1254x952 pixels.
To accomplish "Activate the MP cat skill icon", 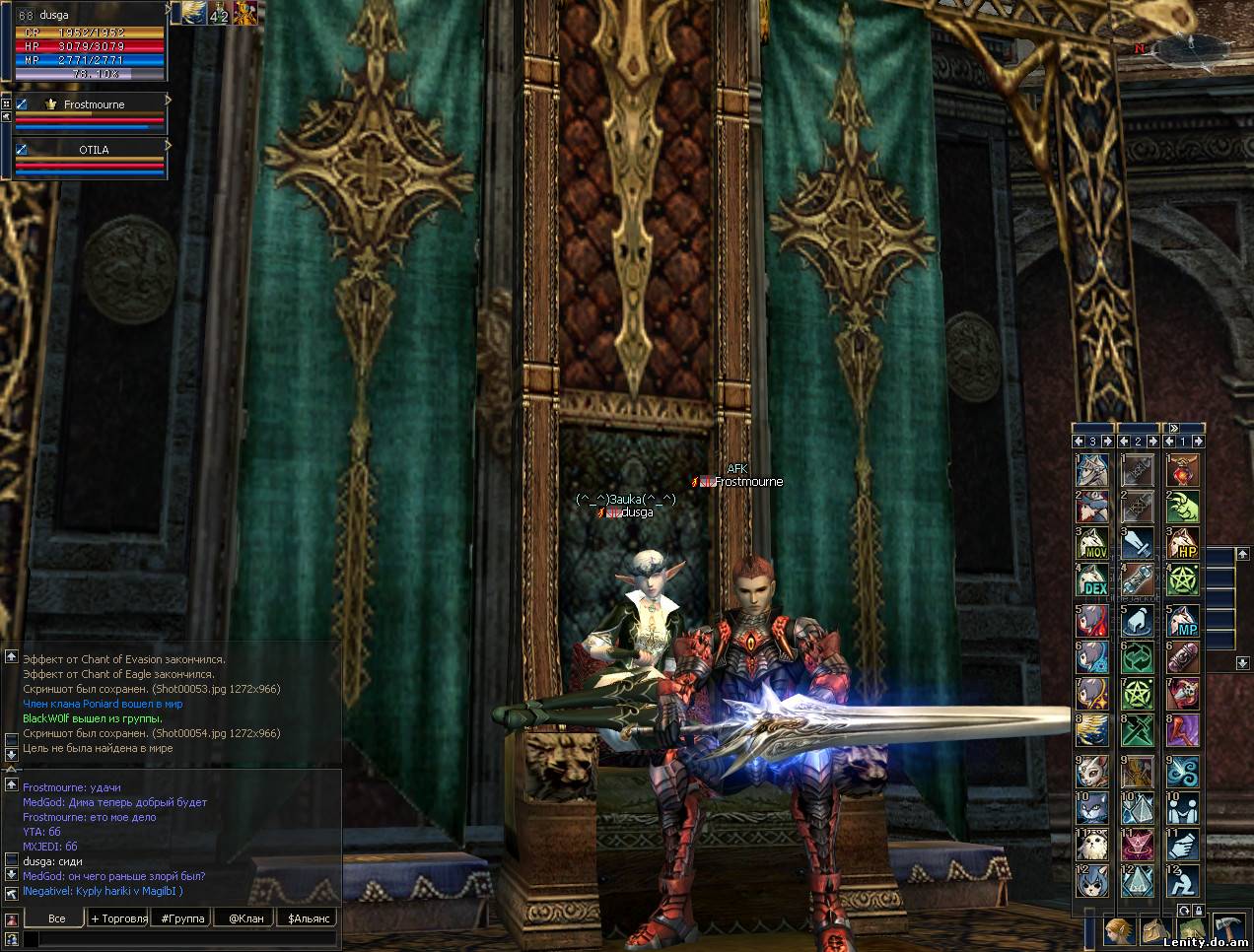I will 1183,620.
